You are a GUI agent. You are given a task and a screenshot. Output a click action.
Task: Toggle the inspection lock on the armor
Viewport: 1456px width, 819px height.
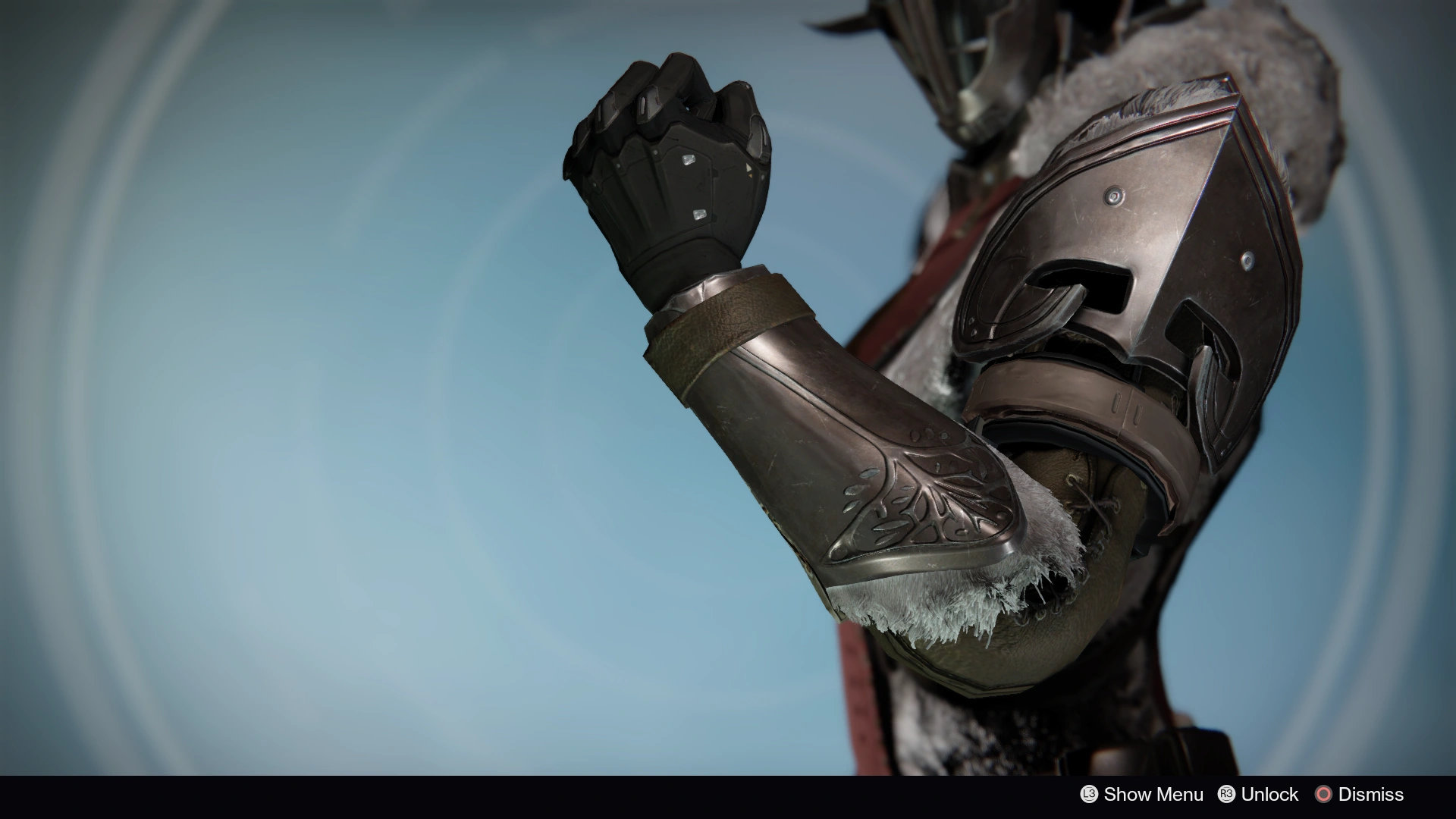pyautogui.click(x=1227, y=795)
